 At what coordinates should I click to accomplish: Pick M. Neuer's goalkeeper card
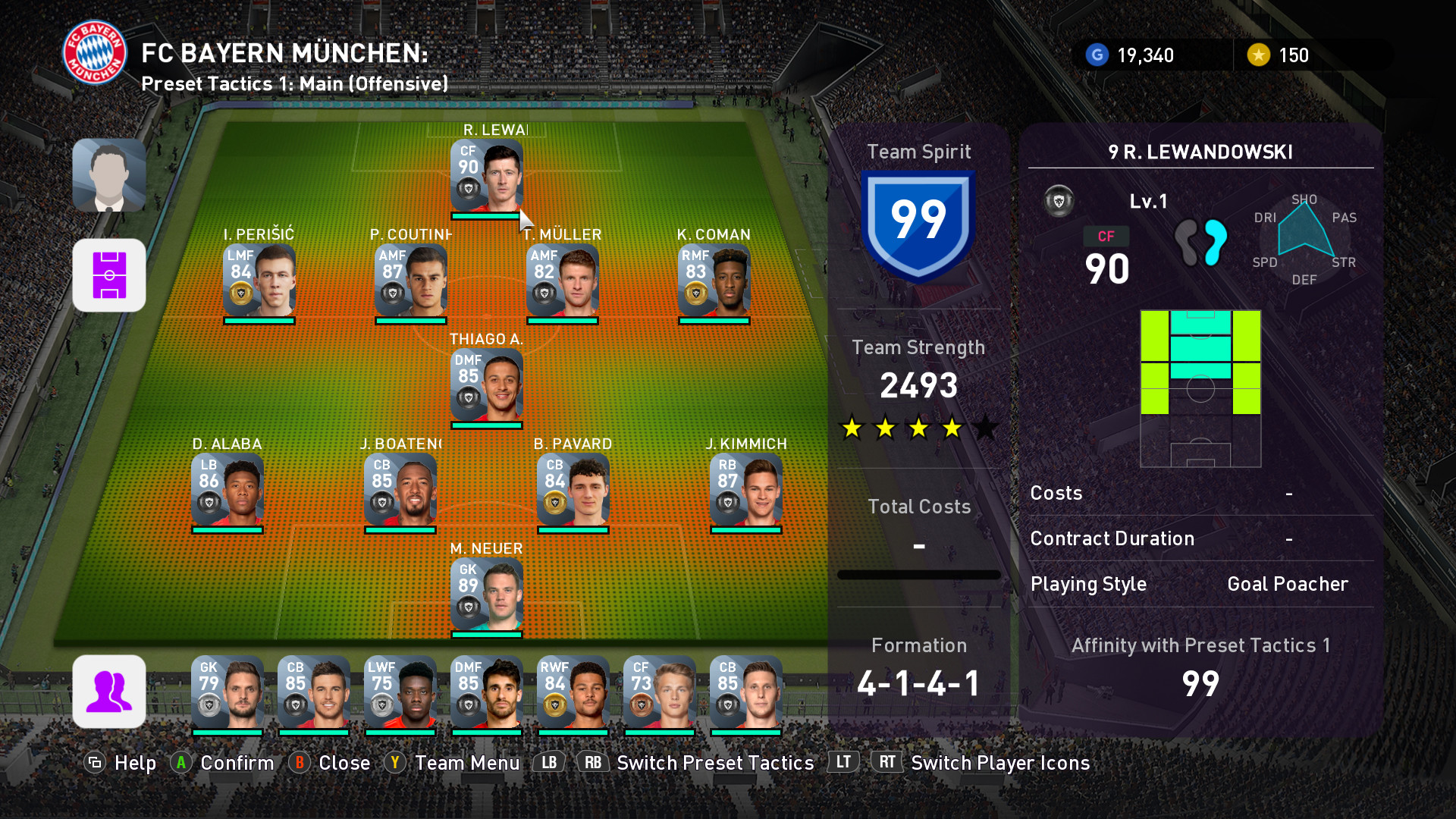click(486, 595)
